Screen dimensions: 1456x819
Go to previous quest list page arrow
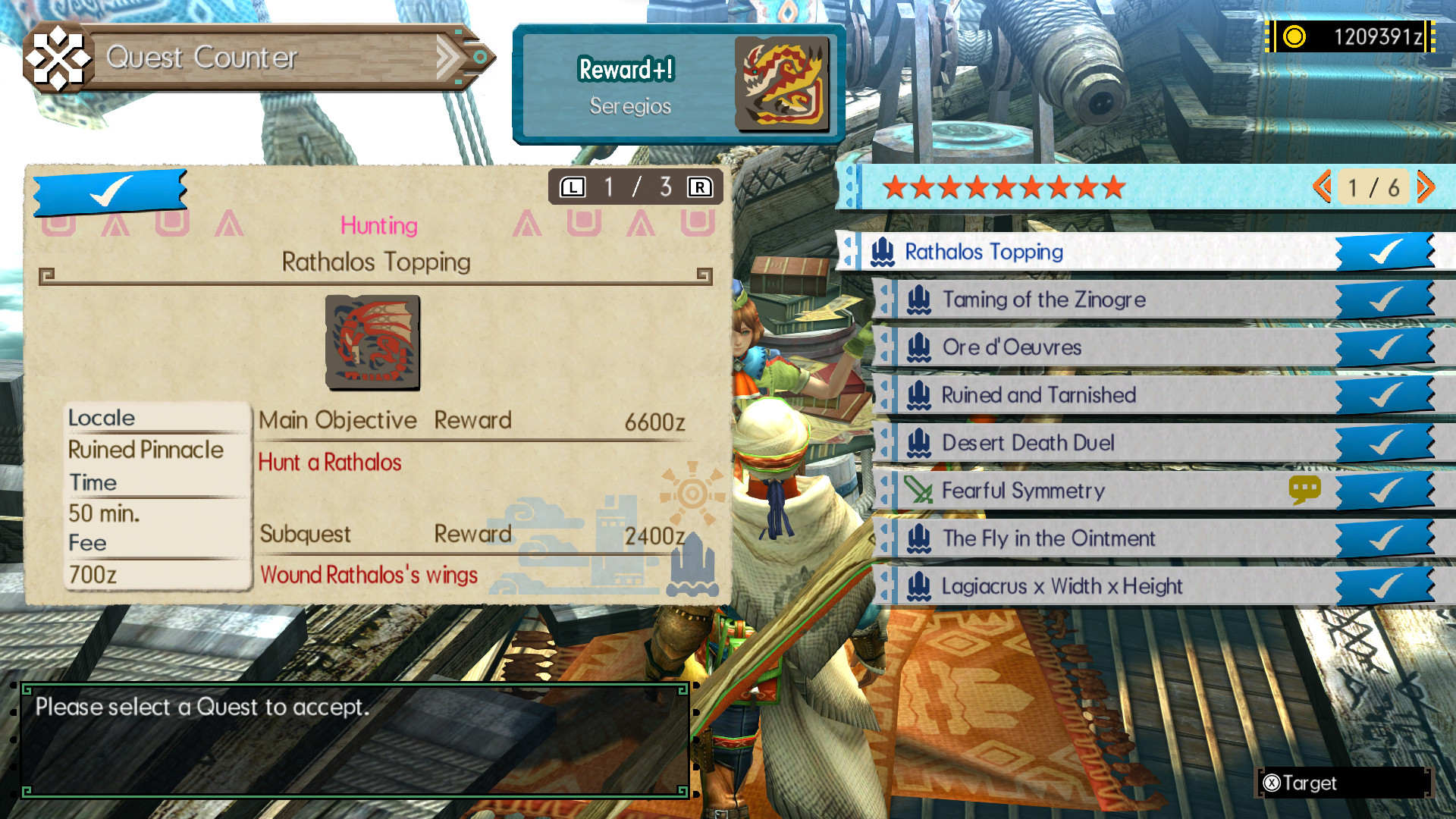1323,187
